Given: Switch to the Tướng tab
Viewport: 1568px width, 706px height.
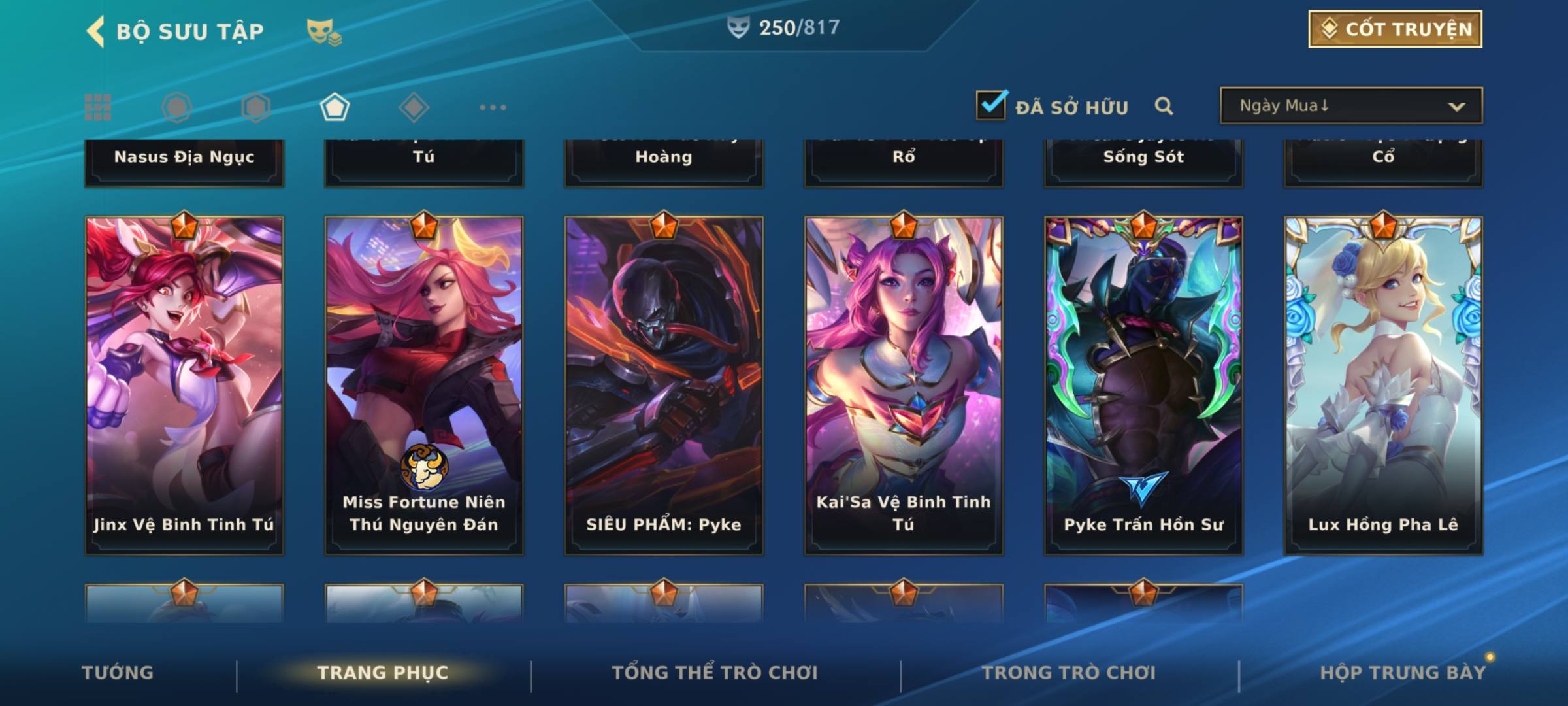Looking at the screenshot, I should 118,673.
